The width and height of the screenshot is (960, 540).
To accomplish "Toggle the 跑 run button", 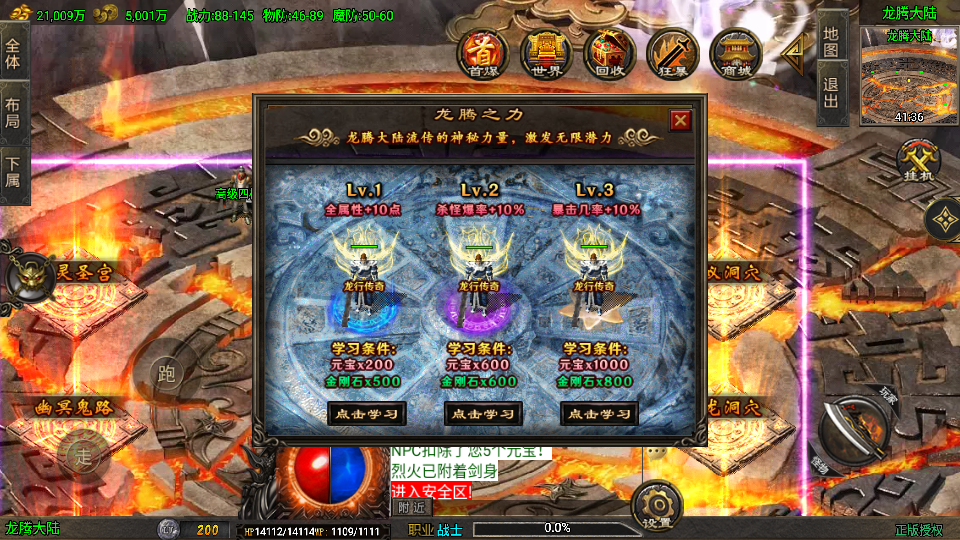I will click(166, 375).
